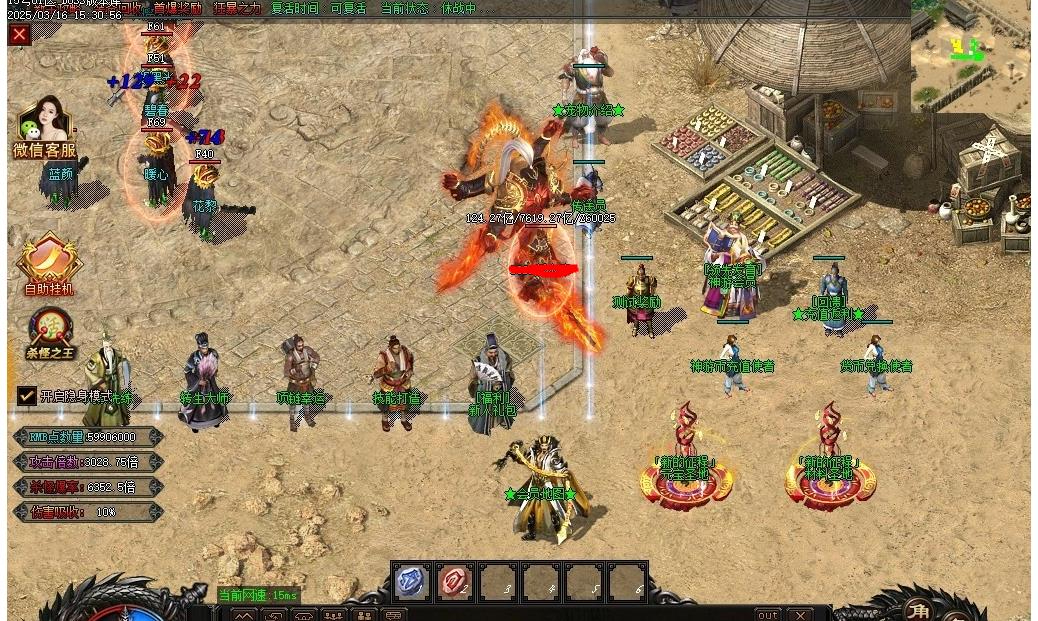This screenshot has height=621, width=1038.
Task: Click the X button beside 'out'
Action: [x=799, y=614]
